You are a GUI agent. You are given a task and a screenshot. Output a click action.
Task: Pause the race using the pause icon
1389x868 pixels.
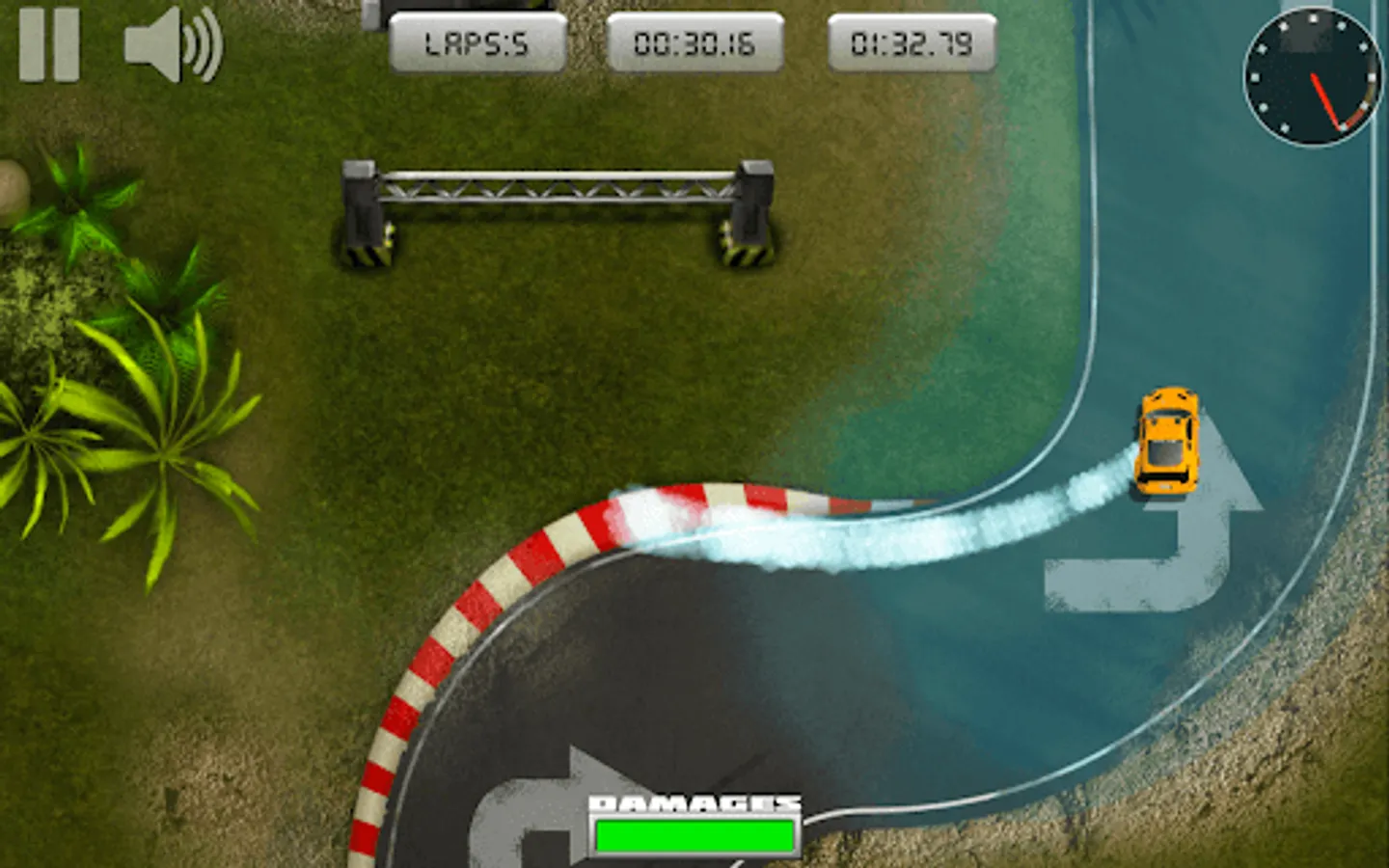pyautogui.click(x=51, y=45)
